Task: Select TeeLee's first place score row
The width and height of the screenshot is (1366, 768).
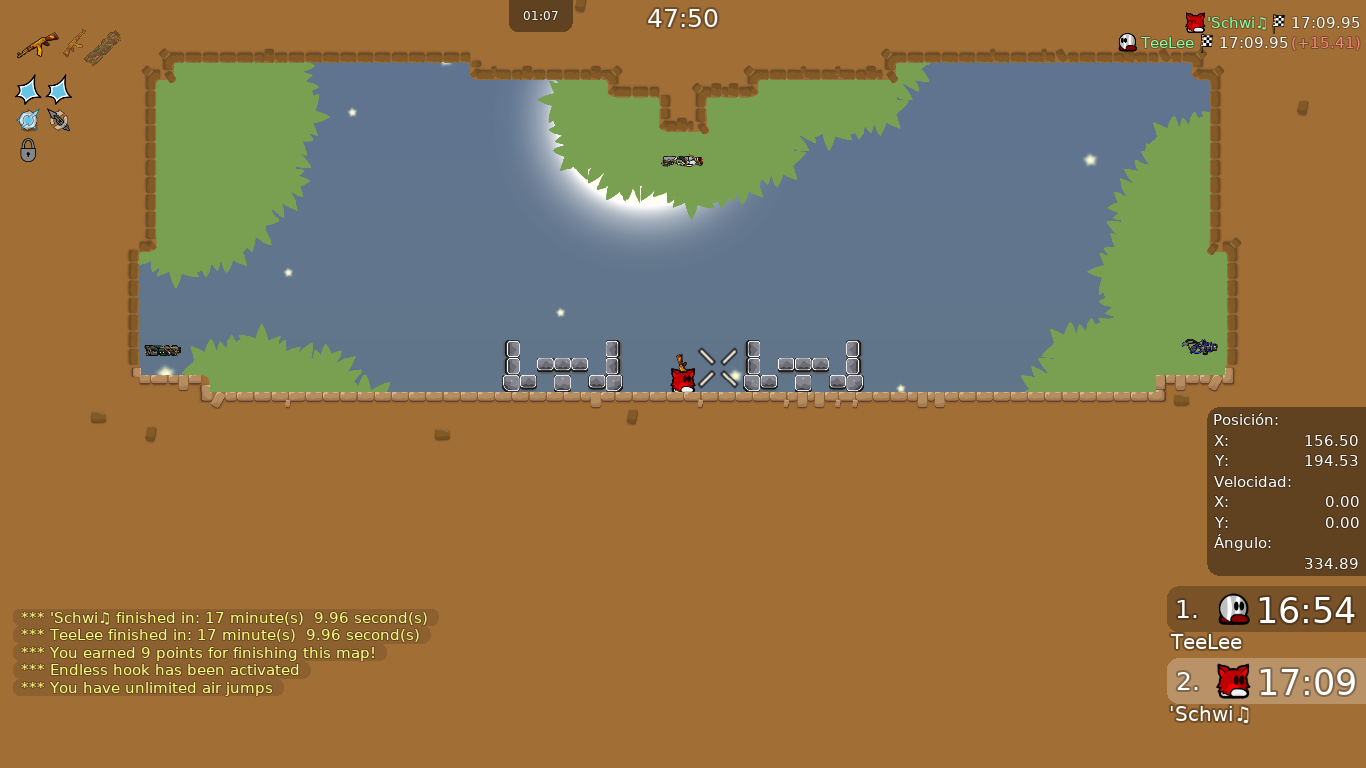Action: pos(1266,610)
